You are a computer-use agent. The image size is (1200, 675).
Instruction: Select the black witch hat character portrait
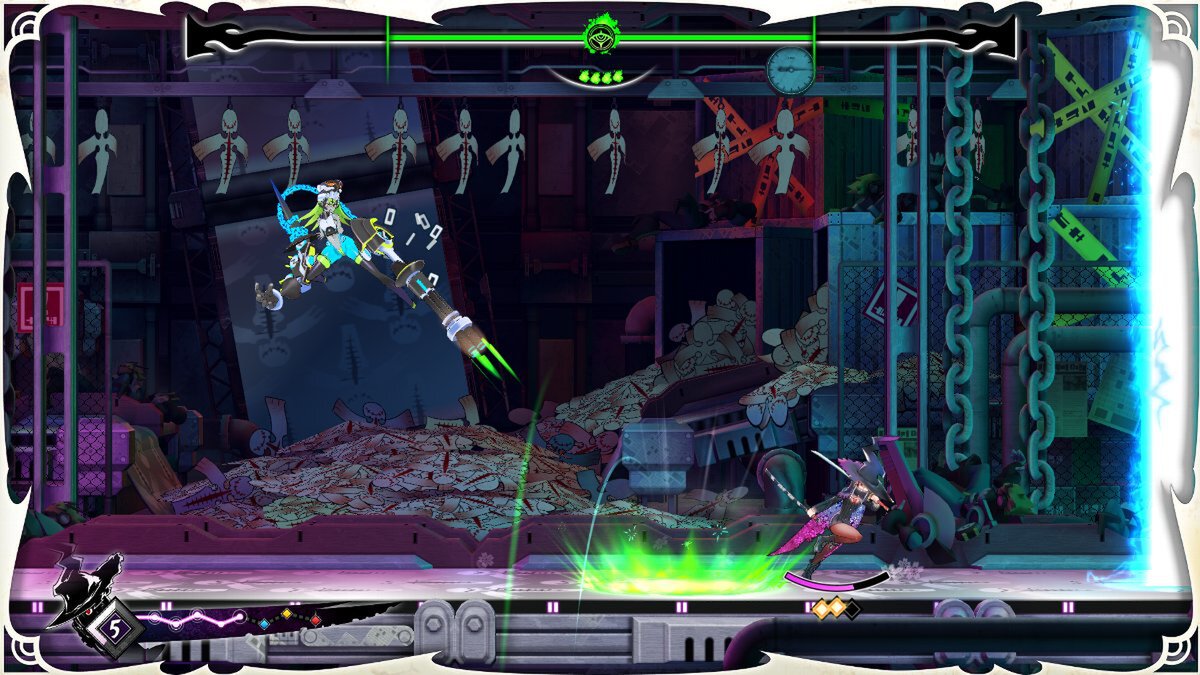point(84,592)
